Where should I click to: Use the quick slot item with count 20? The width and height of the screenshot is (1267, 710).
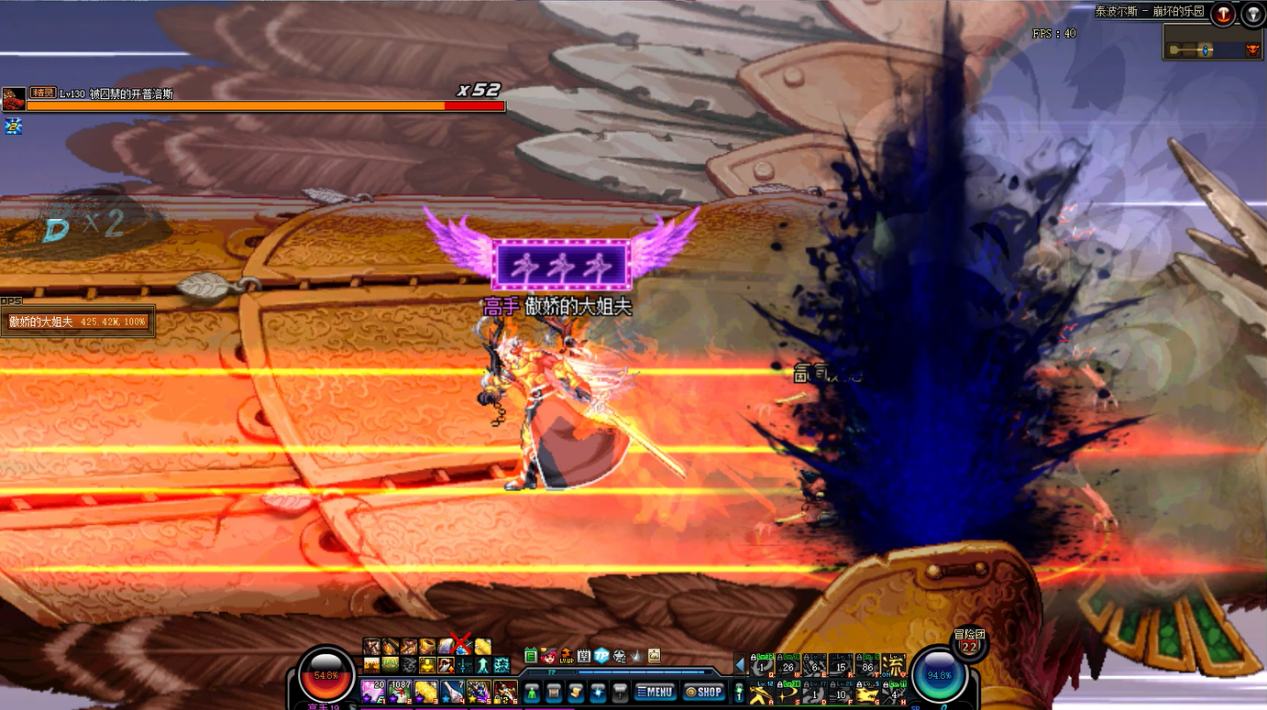(374, 691)
